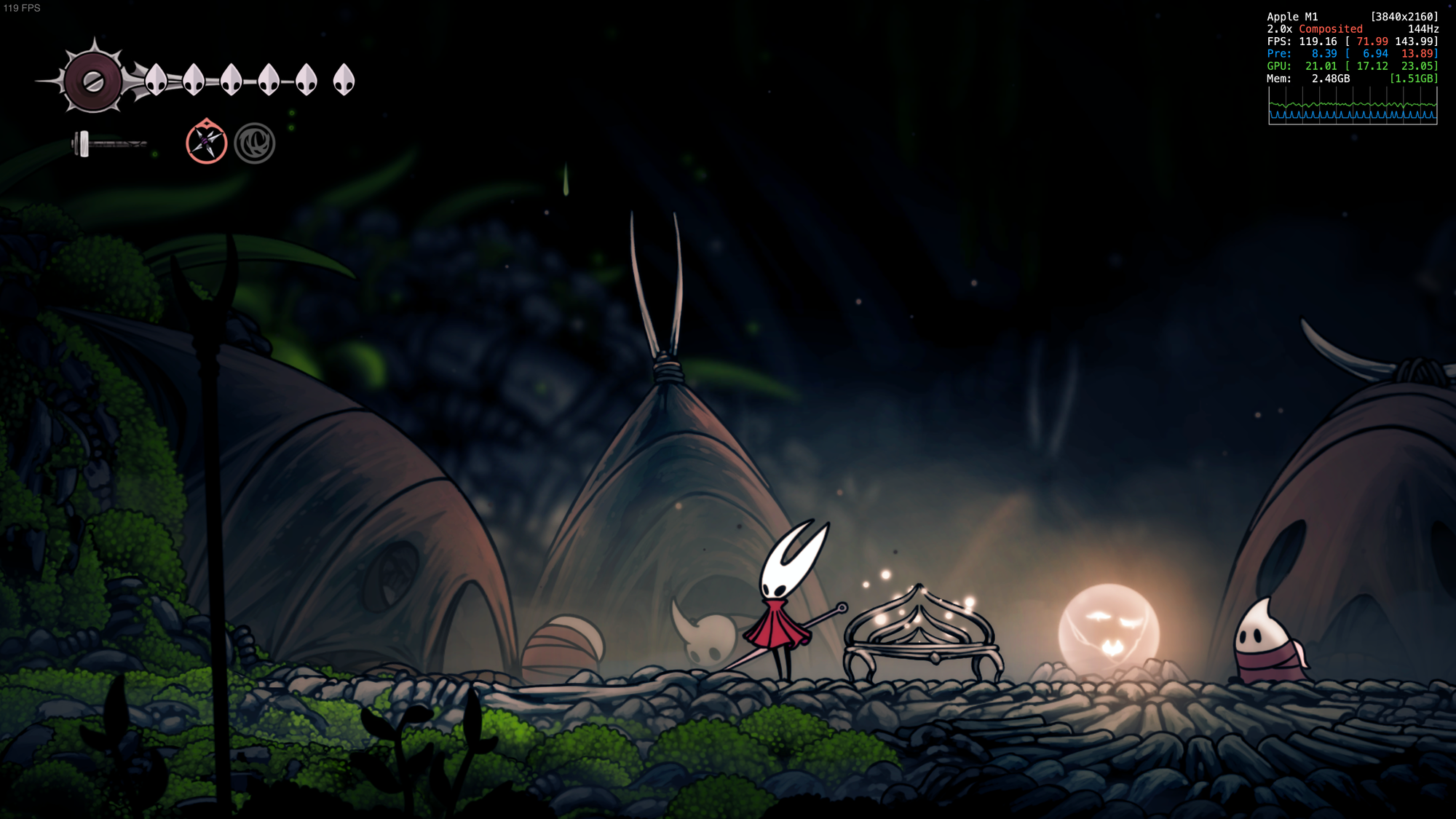
Task: Click the grey spiral tool icon
Action: click(x=254, y=143)
